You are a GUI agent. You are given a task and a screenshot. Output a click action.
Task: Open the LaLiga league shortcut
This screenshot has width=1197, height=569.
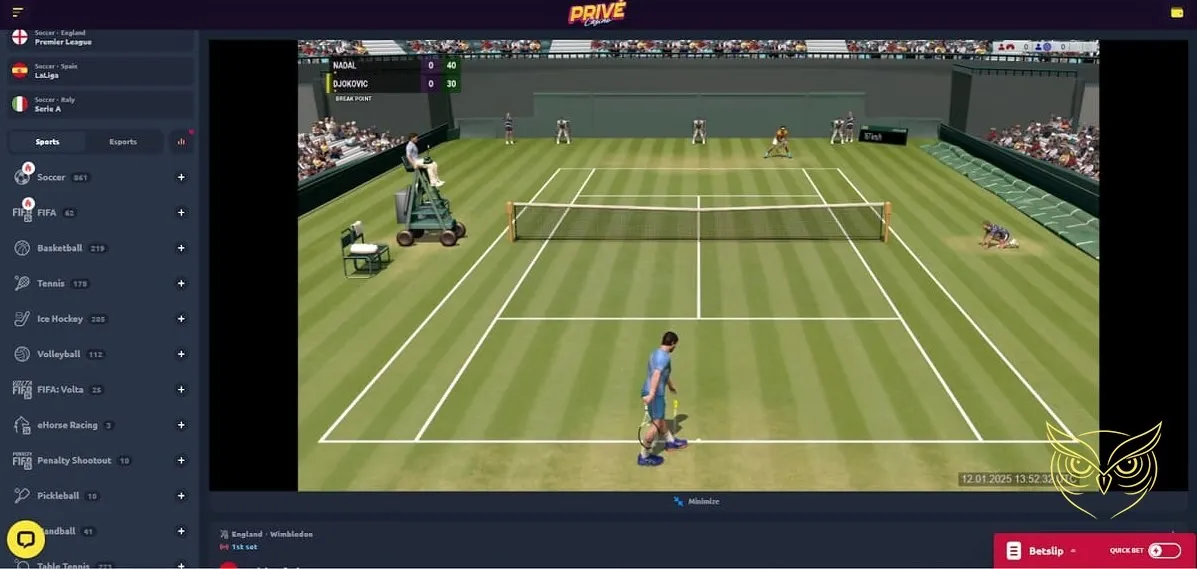click(x=48, y=71)
